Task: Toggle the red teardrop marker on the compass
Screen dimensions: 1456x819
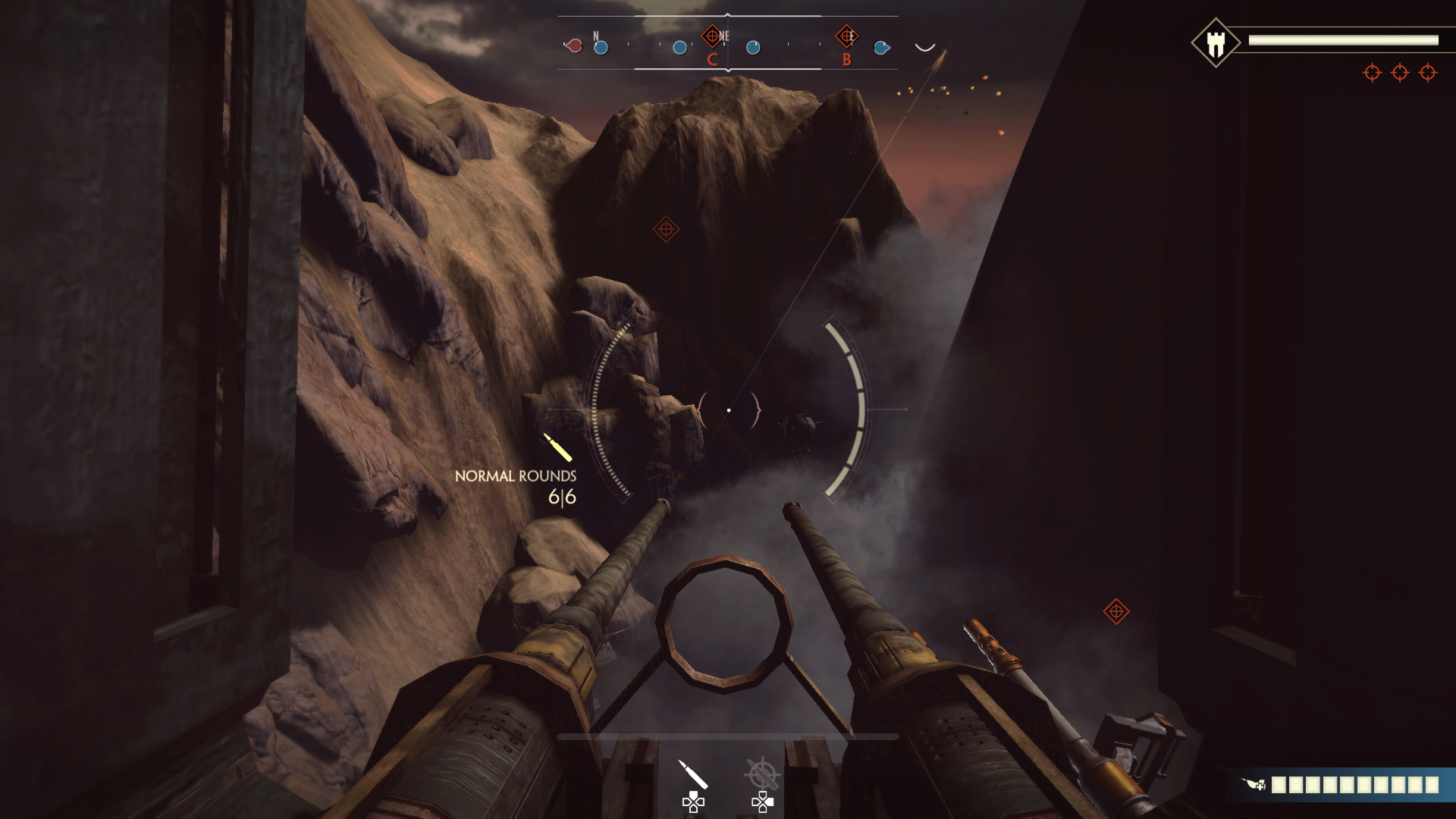Action: tap(574, 44)
